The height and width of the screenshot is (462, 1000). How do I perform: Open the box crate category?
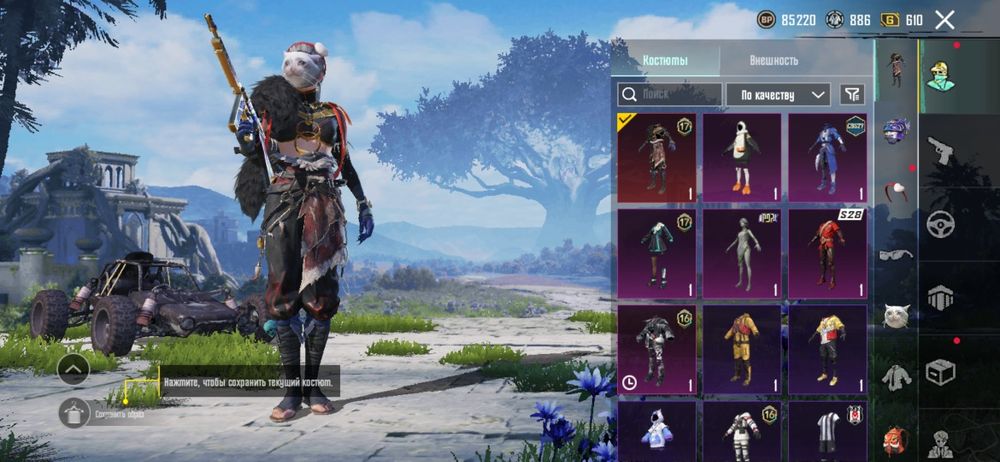tap(940, 372)
